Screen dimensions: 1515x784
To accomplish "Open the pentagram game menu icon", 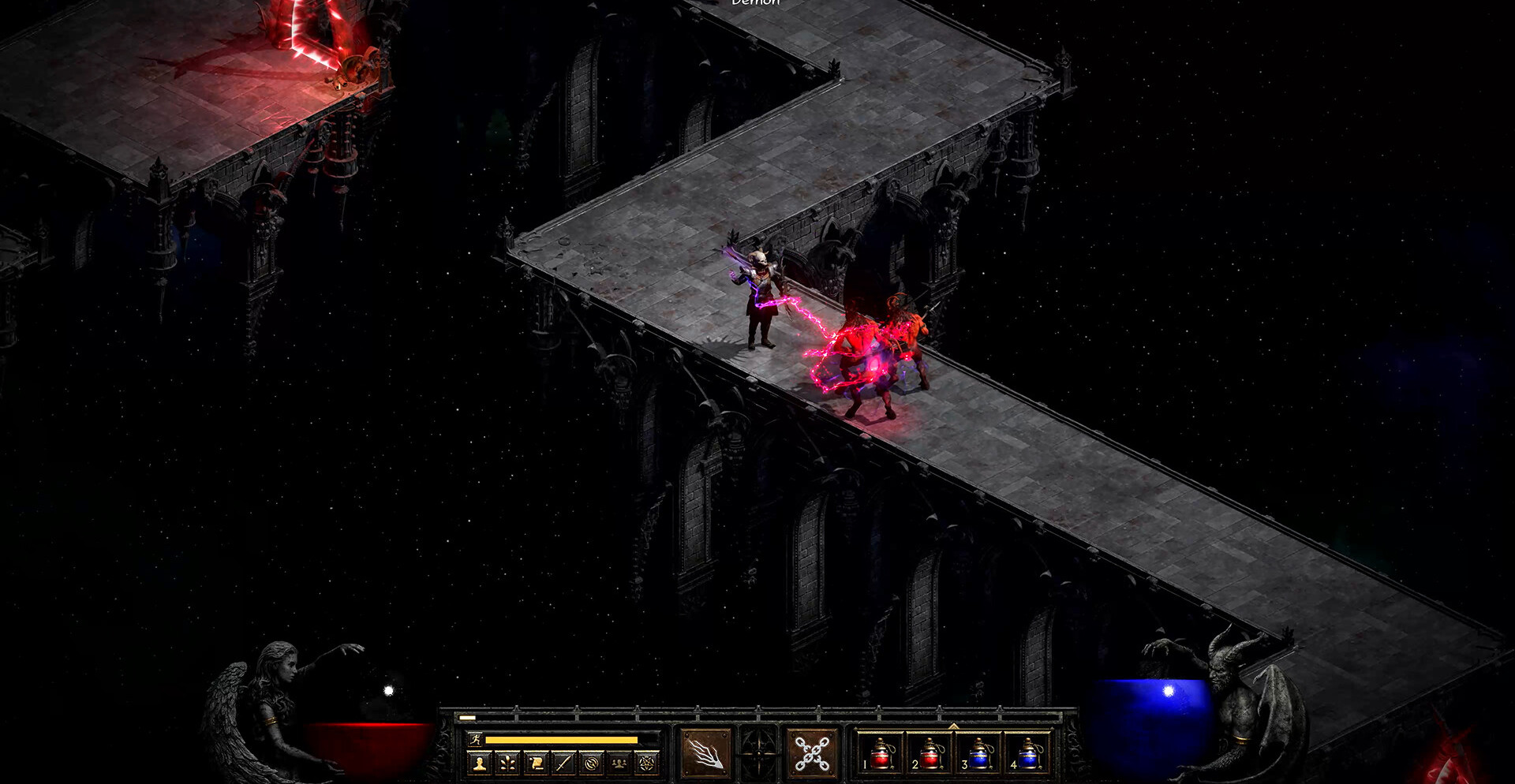I will tap(647, 763).
